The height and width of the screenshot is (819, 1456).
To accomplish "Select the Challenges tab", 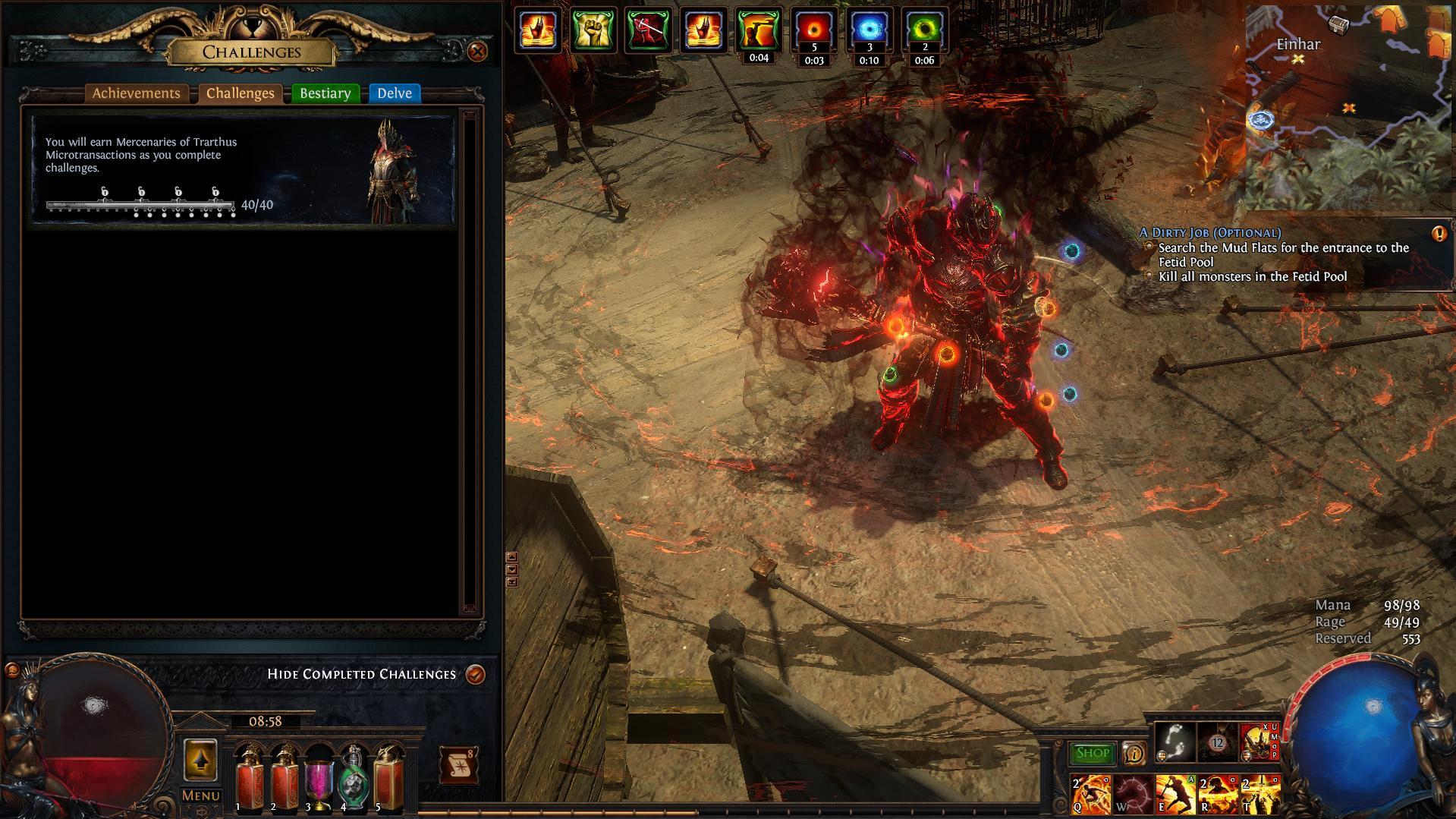I will 240,93.
